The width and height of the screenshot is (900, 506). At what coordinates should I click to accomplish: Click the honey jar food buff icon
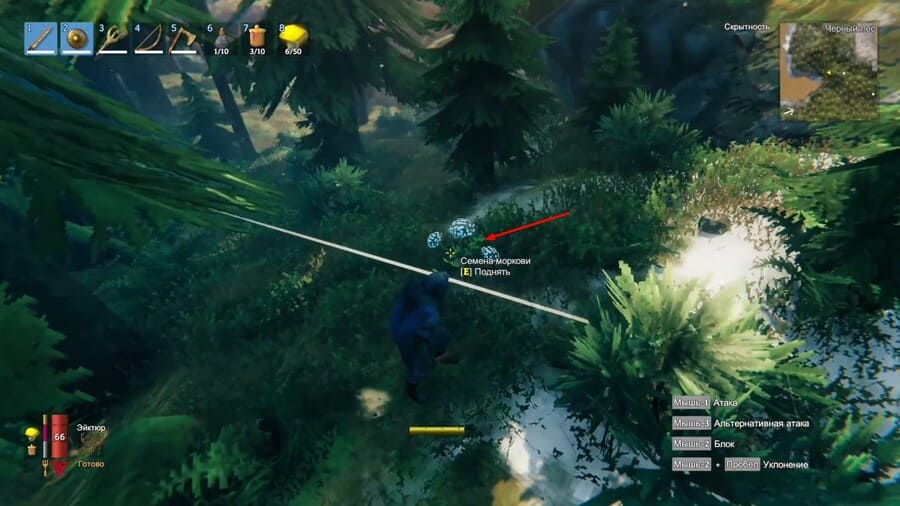point(31,450)
